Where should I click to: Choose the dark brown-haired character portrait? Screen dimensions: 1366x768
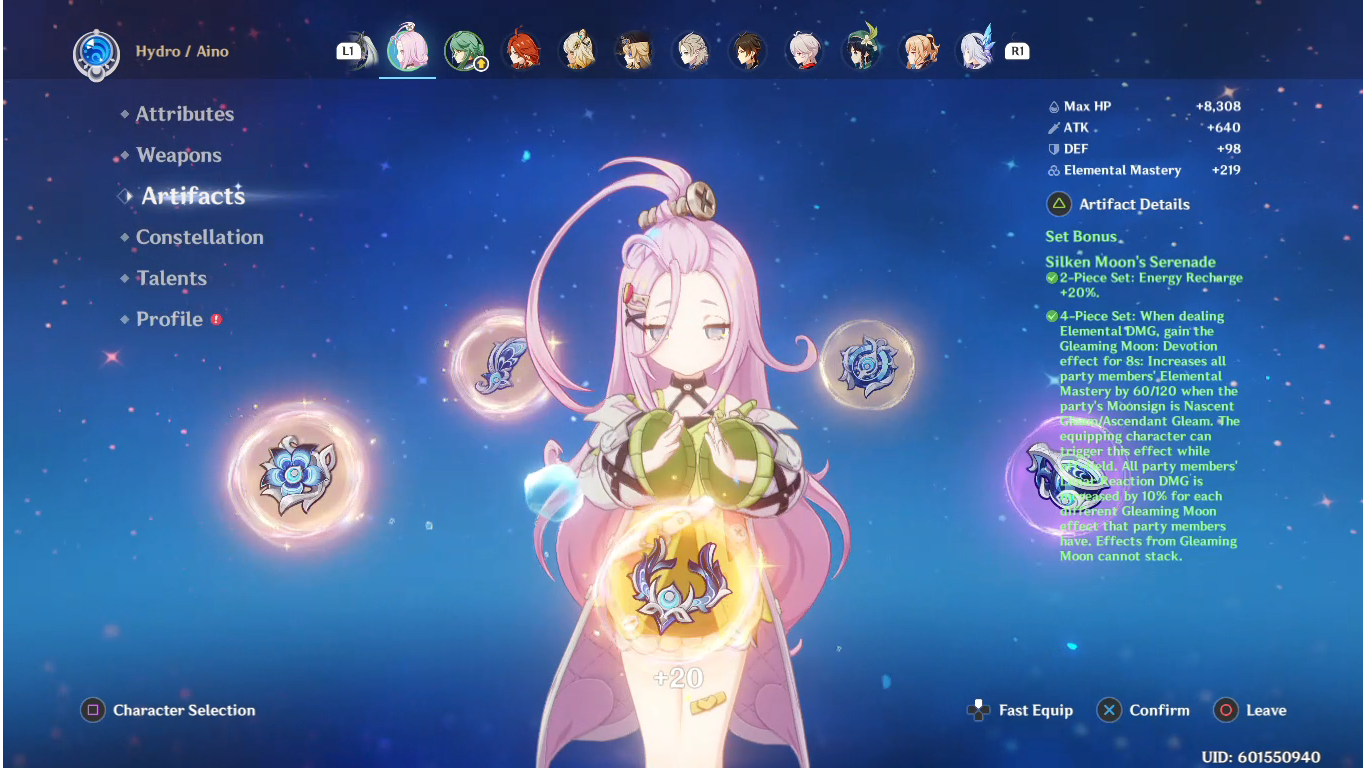[749, 51]
